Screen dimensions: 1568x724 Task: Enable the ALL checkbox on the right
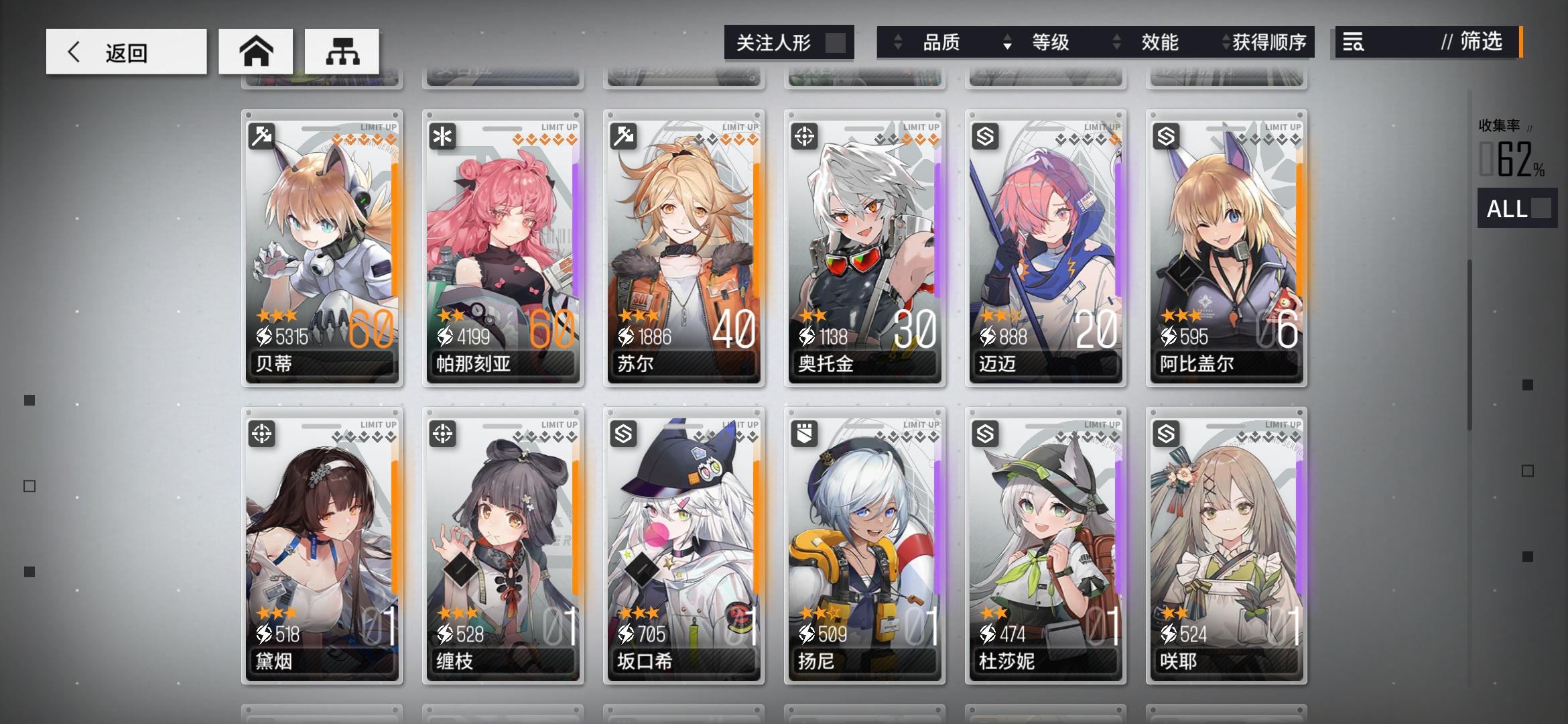pos(1542,210)
